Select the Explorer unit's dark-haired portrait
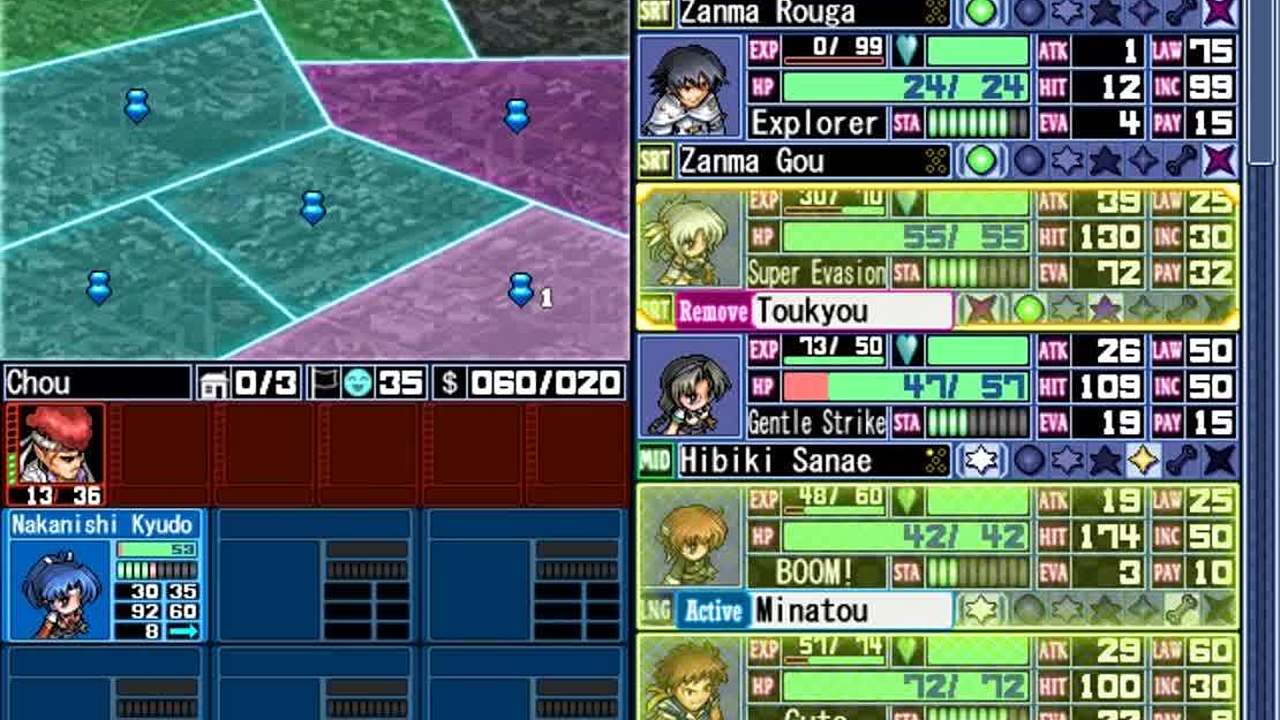 tap(689, 87)
